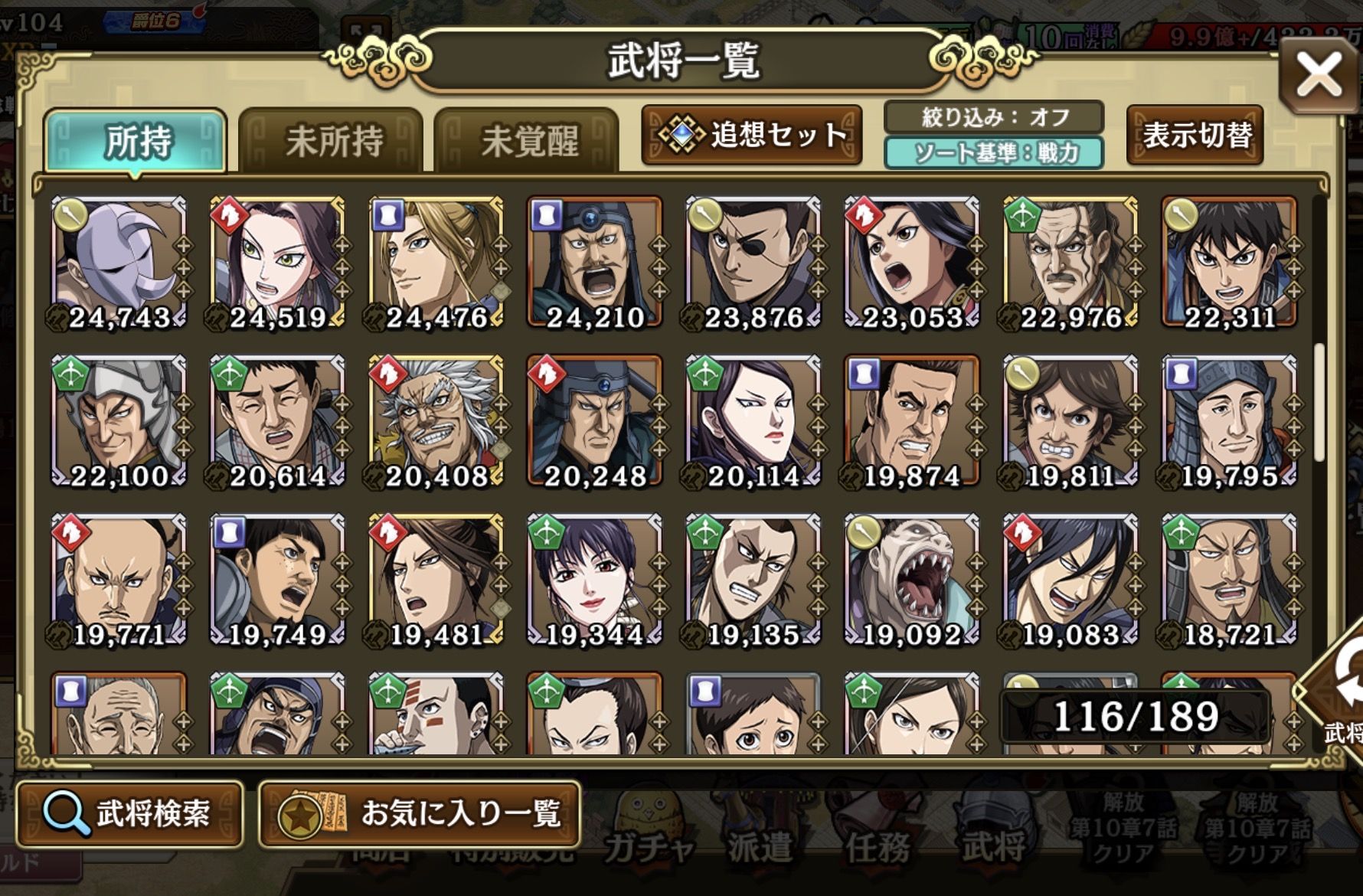
Task: Select the general with 18,721 power
Action: 1228,579
